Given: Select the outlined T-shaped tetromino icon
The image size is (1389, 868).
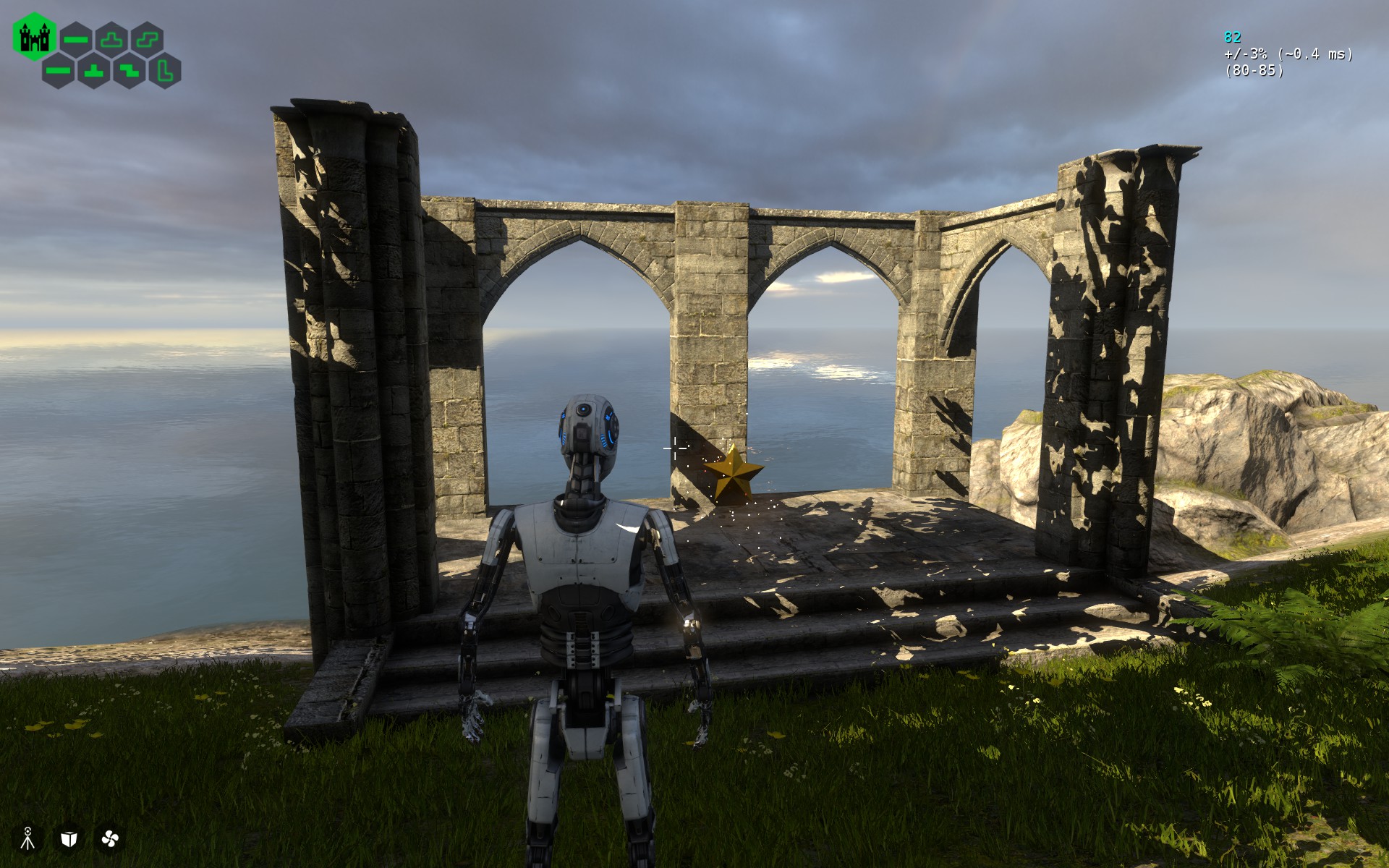Looking at the screenshot, I should tap(111, 39).
